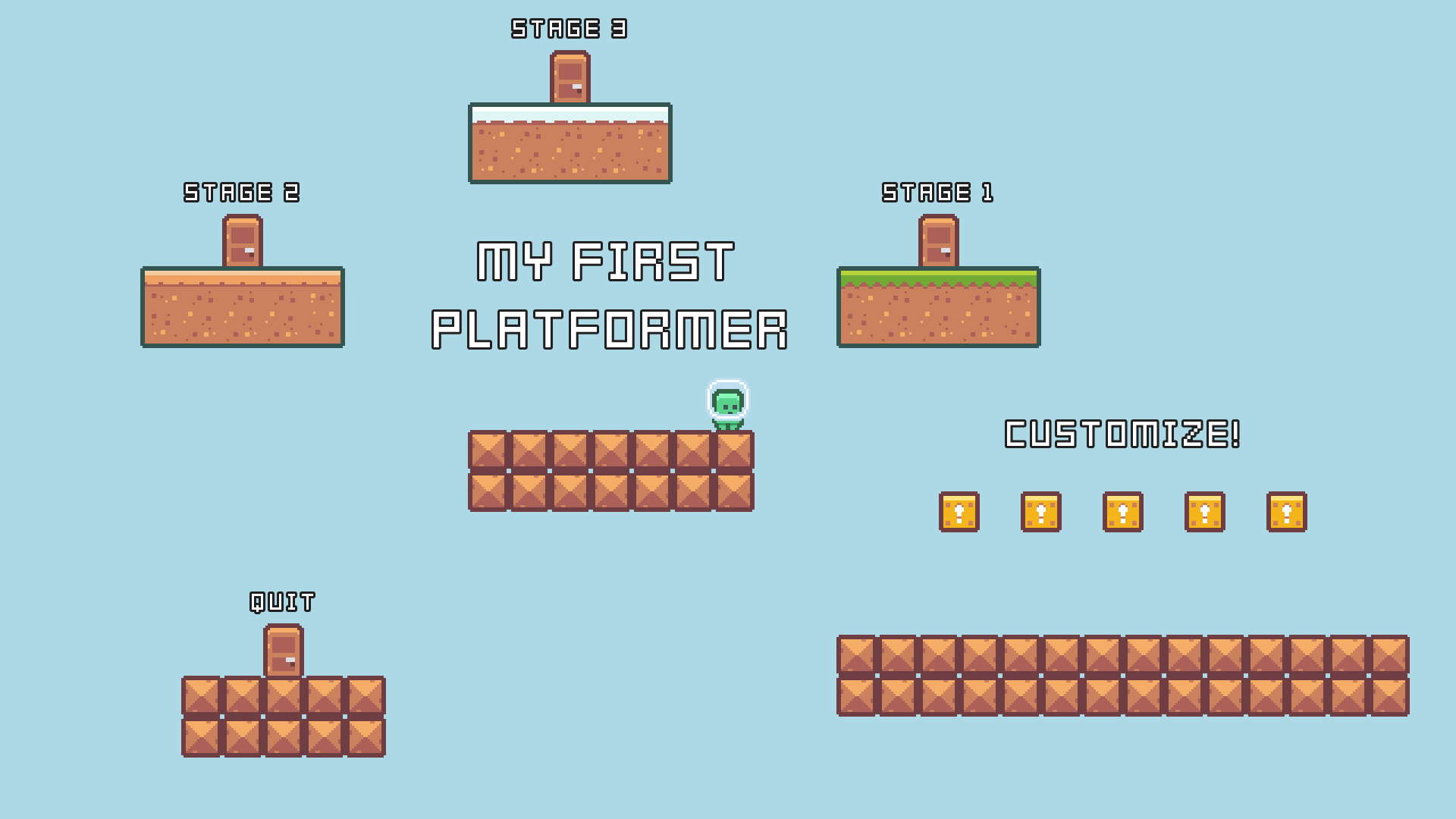Hit the fourth Customize question block
1456x819 pixels.
pos(1205,512)
